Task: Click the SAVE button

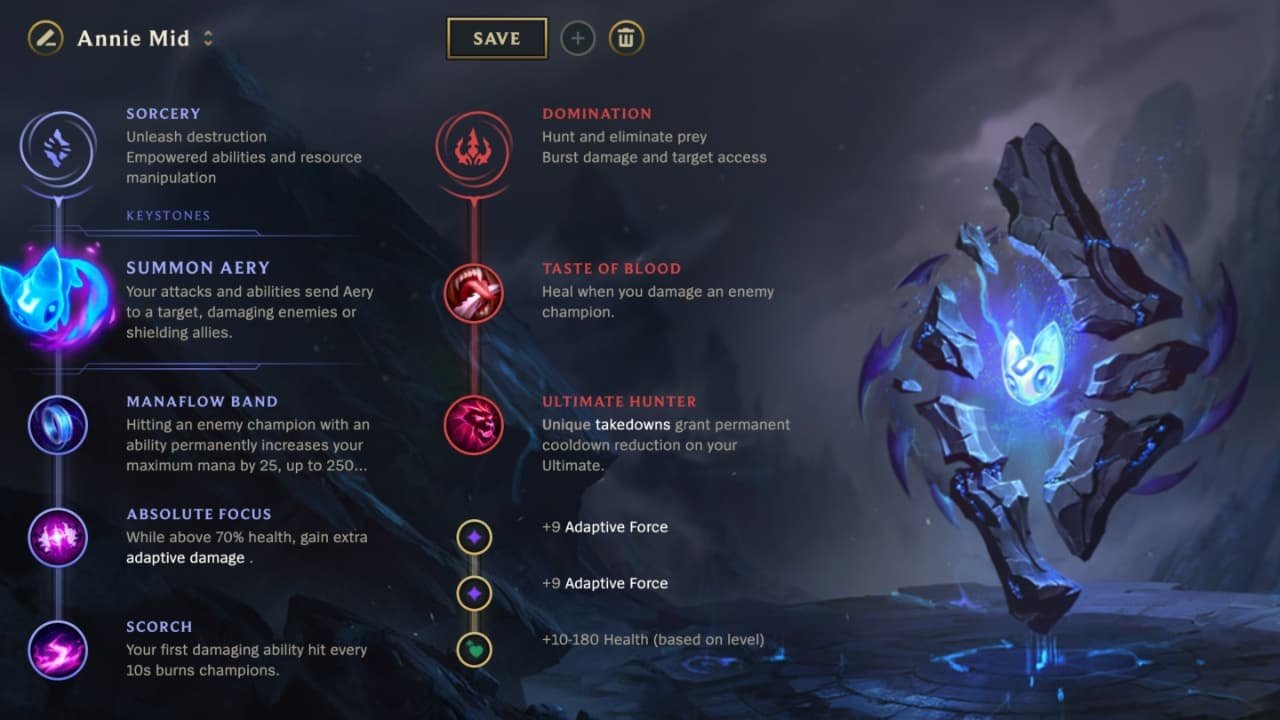Action: [x=497, y=37]
